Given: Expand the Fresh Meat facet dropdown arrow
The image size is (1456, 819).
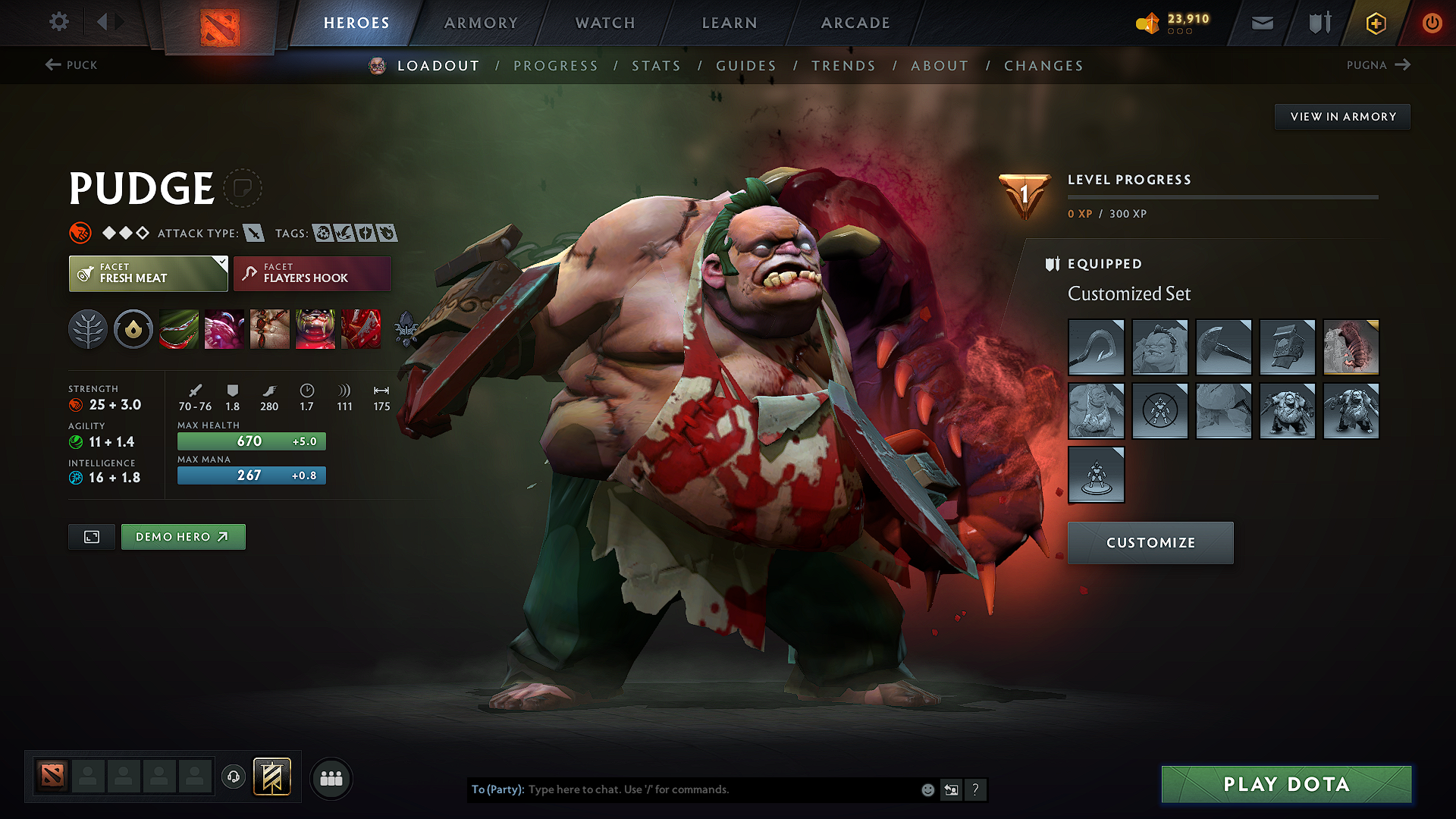Looking at the screenshot, I should [x=221, y=262].
